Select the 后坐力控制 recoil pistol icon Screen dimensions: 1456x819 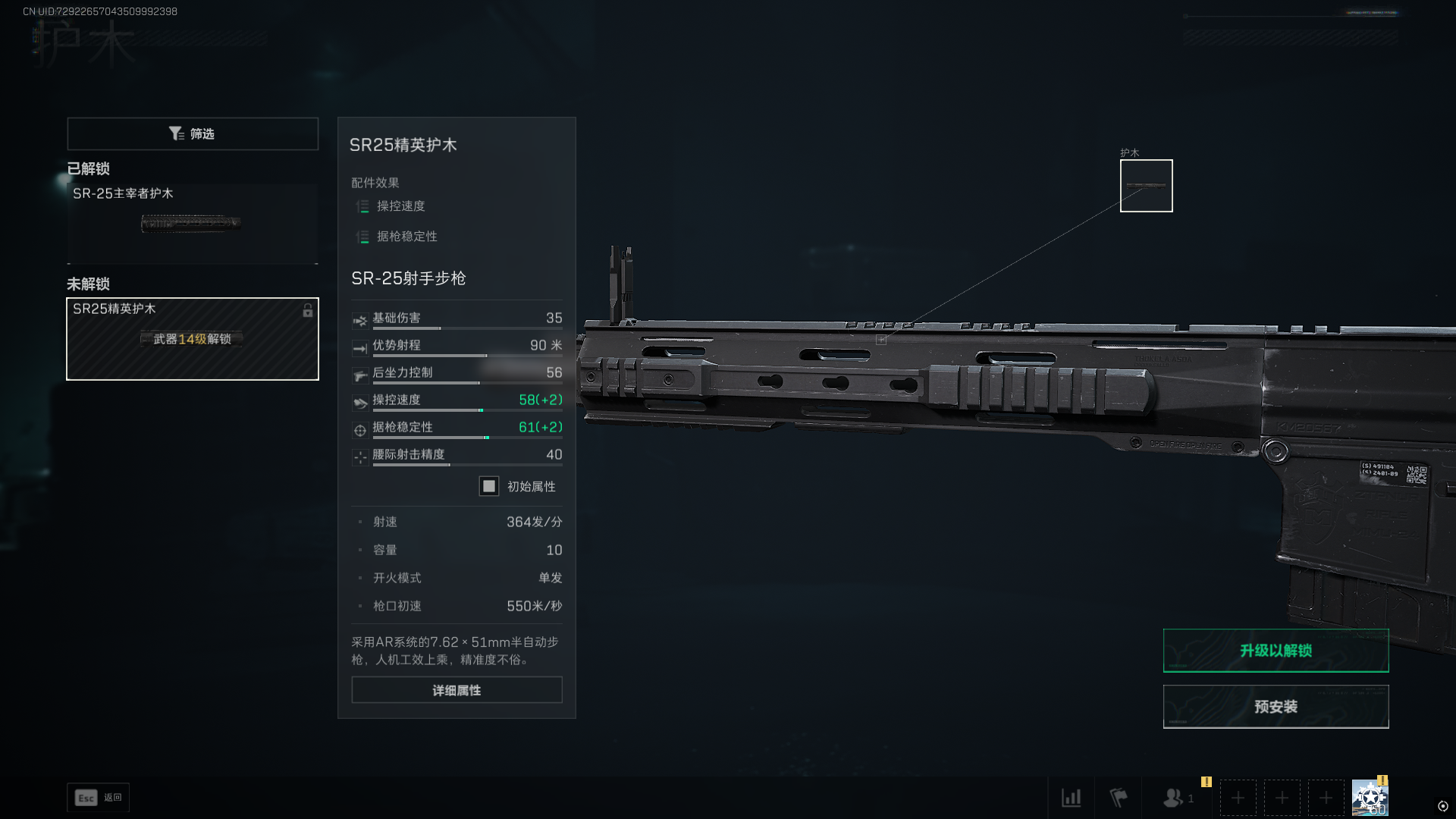coord(360,374)
